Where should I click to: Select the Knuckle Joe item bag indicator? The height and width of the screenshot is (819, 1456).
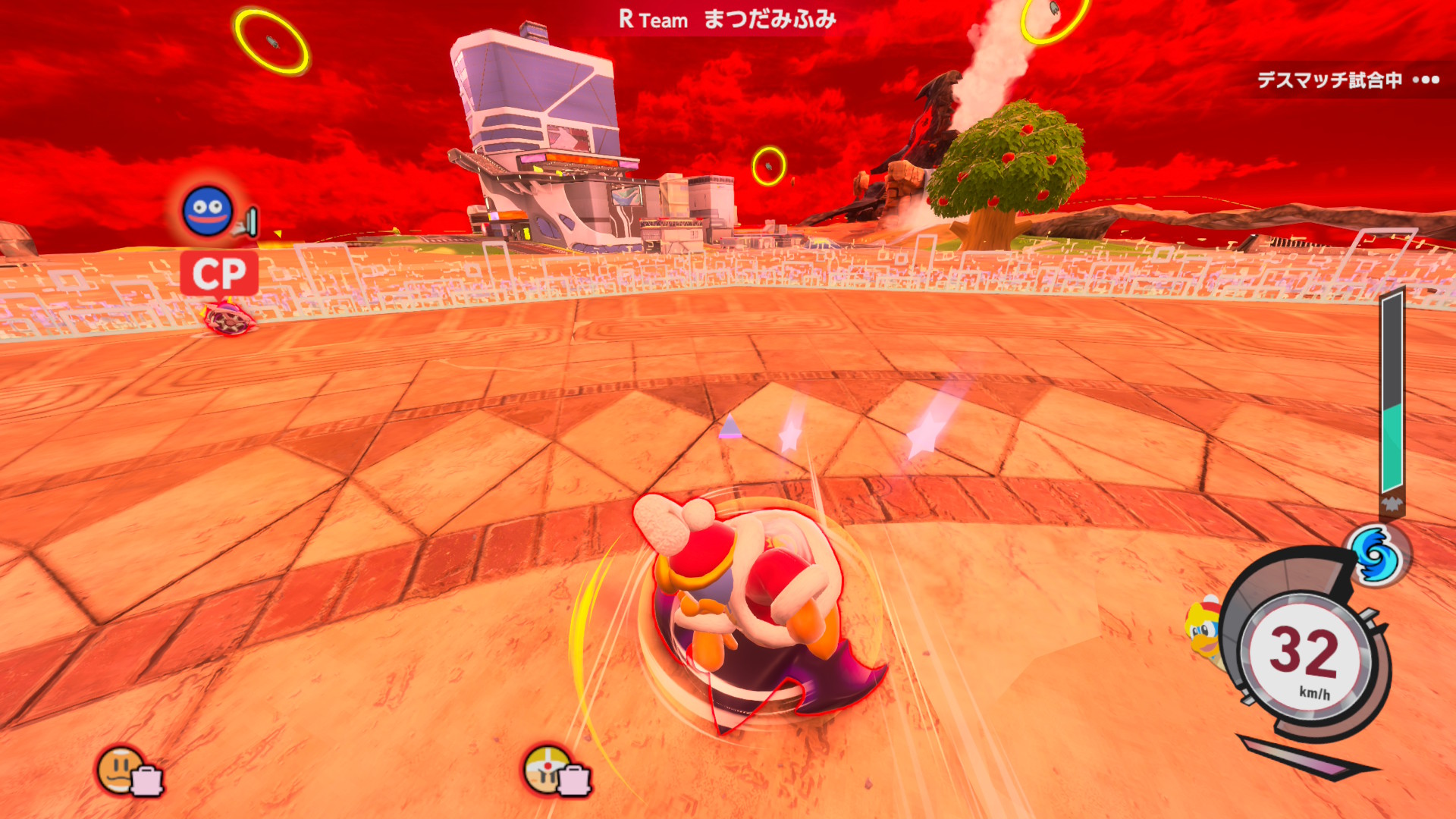point(557,771)
